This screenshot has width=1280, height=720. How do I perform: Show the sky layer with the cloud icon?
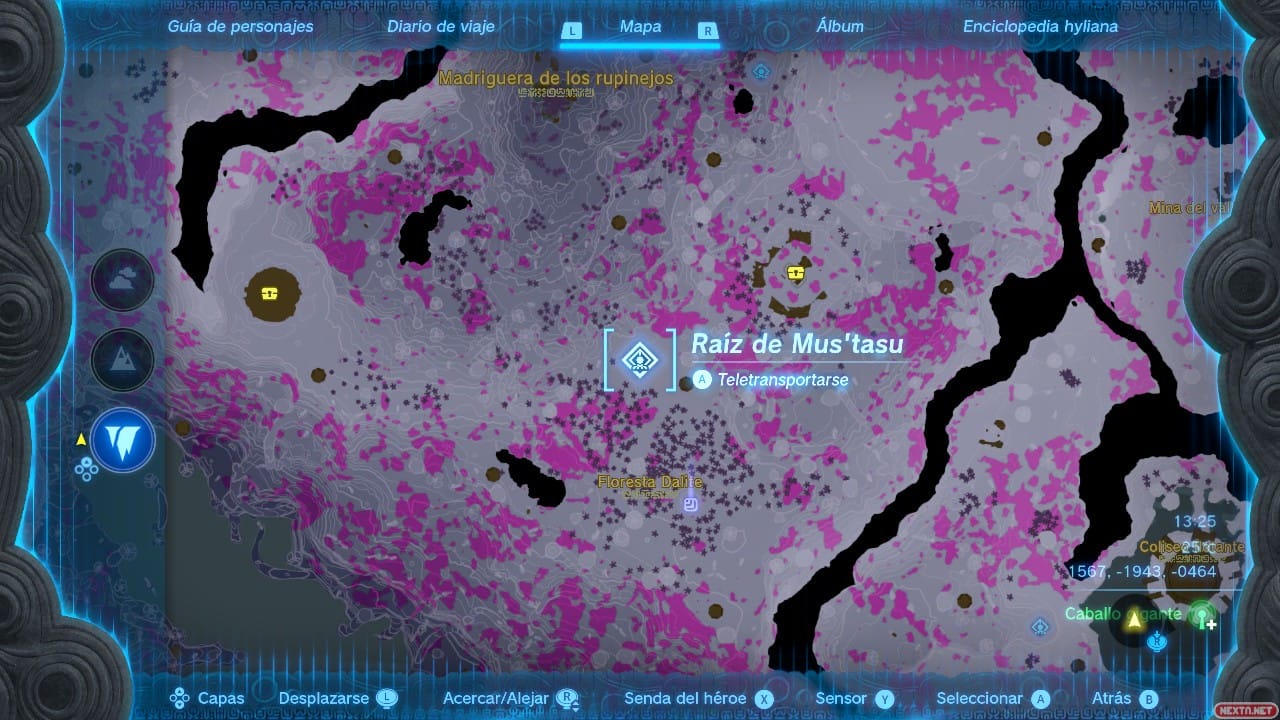[123, 280]
